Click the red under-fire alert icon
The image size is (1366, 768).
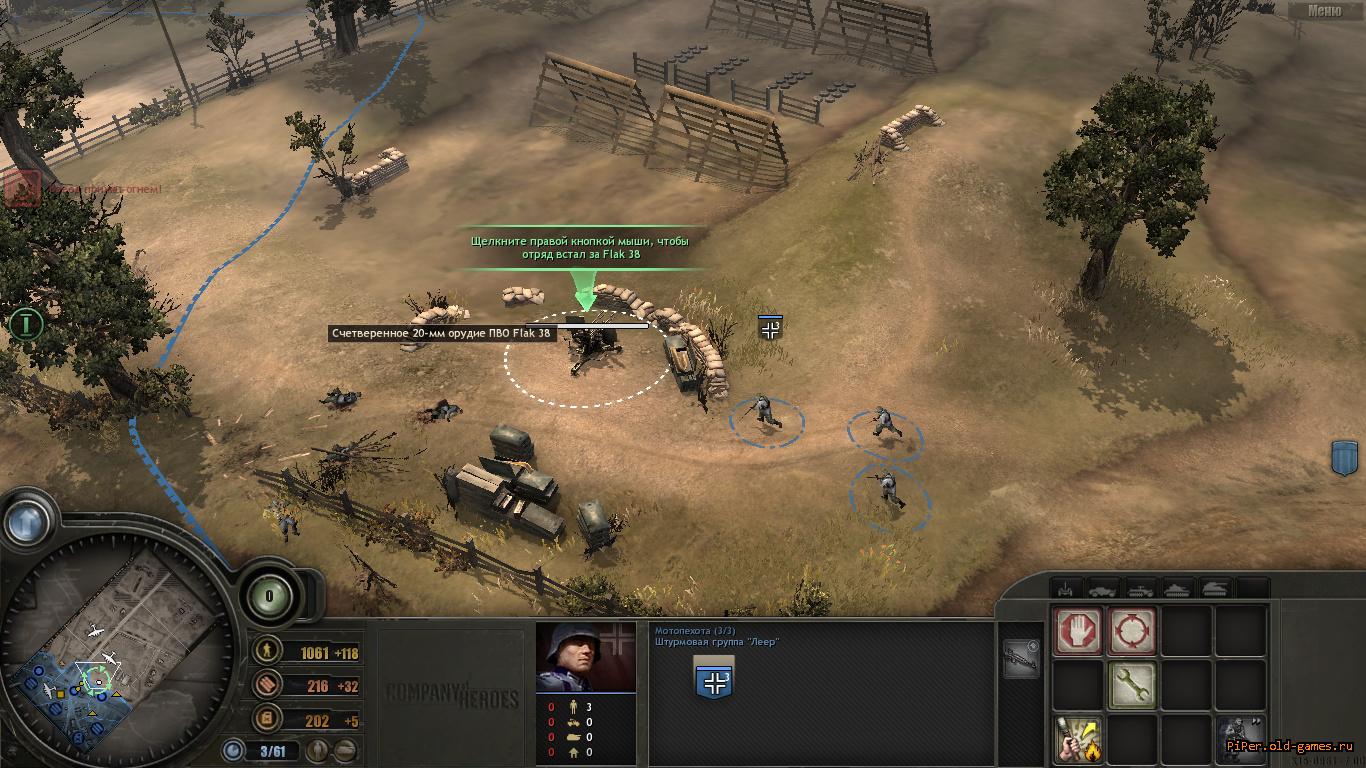23,187
